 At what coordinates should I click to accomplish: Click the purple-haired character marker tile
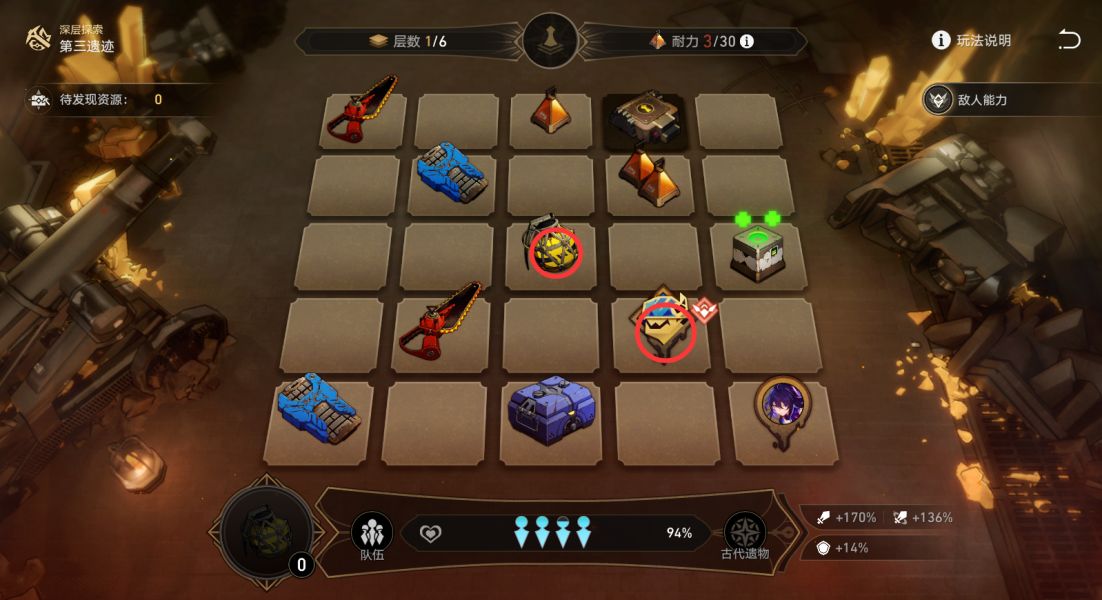(782, 408)
